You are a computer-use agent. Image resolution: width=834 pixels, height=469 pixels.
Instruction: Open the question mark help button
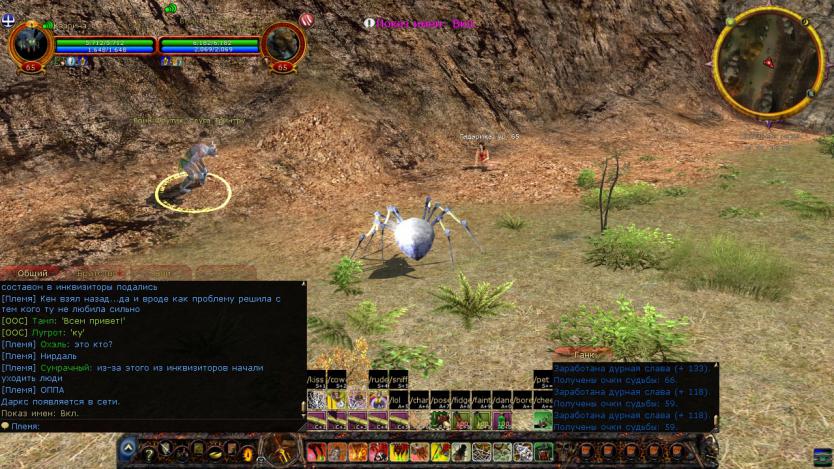[148, 453]
